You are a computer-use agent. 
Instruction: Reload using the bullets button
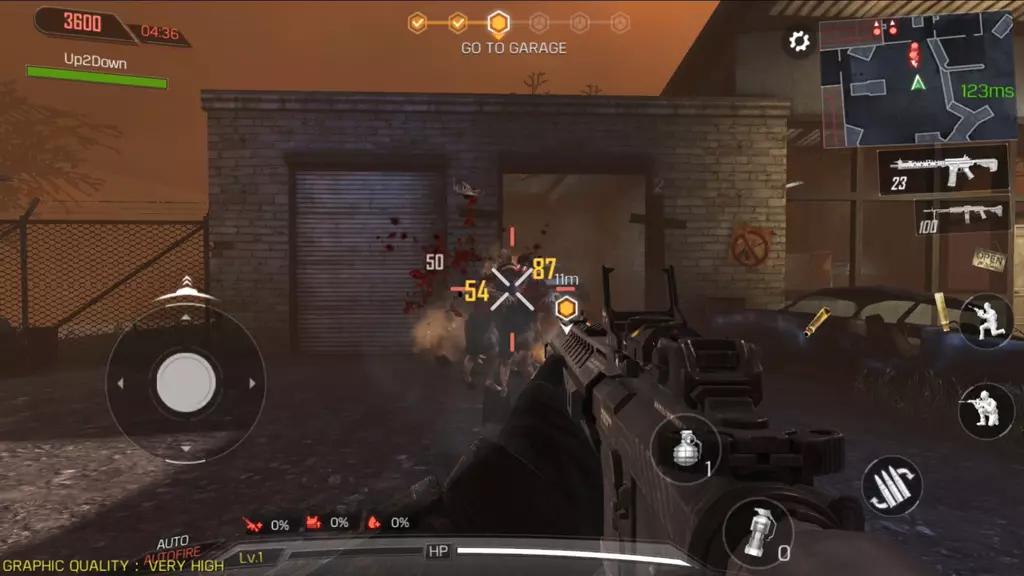coord(890,485)
